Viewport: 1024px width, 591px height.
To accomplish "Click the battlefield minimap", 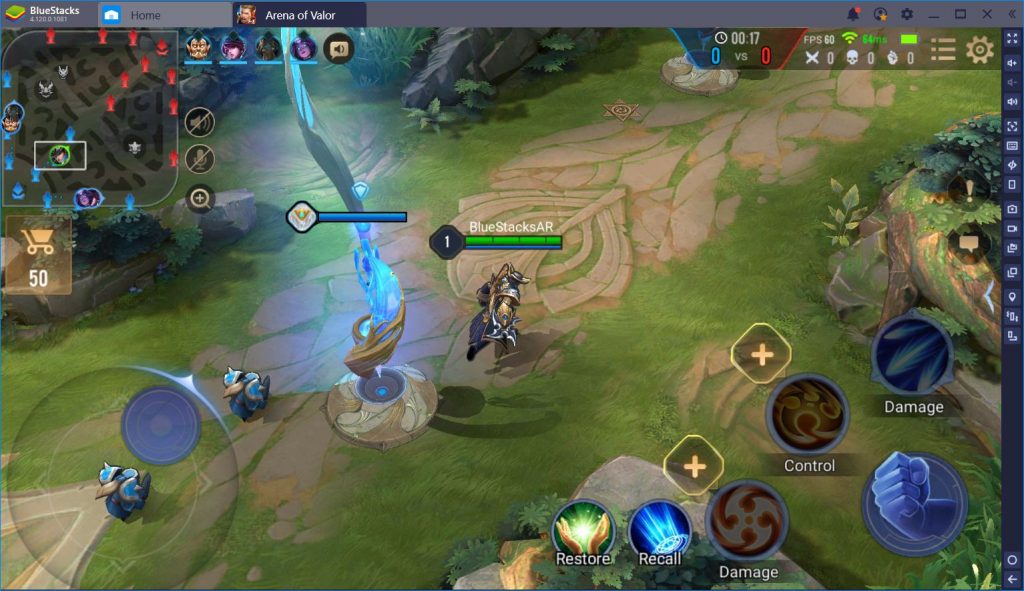I will pos(89,118).
